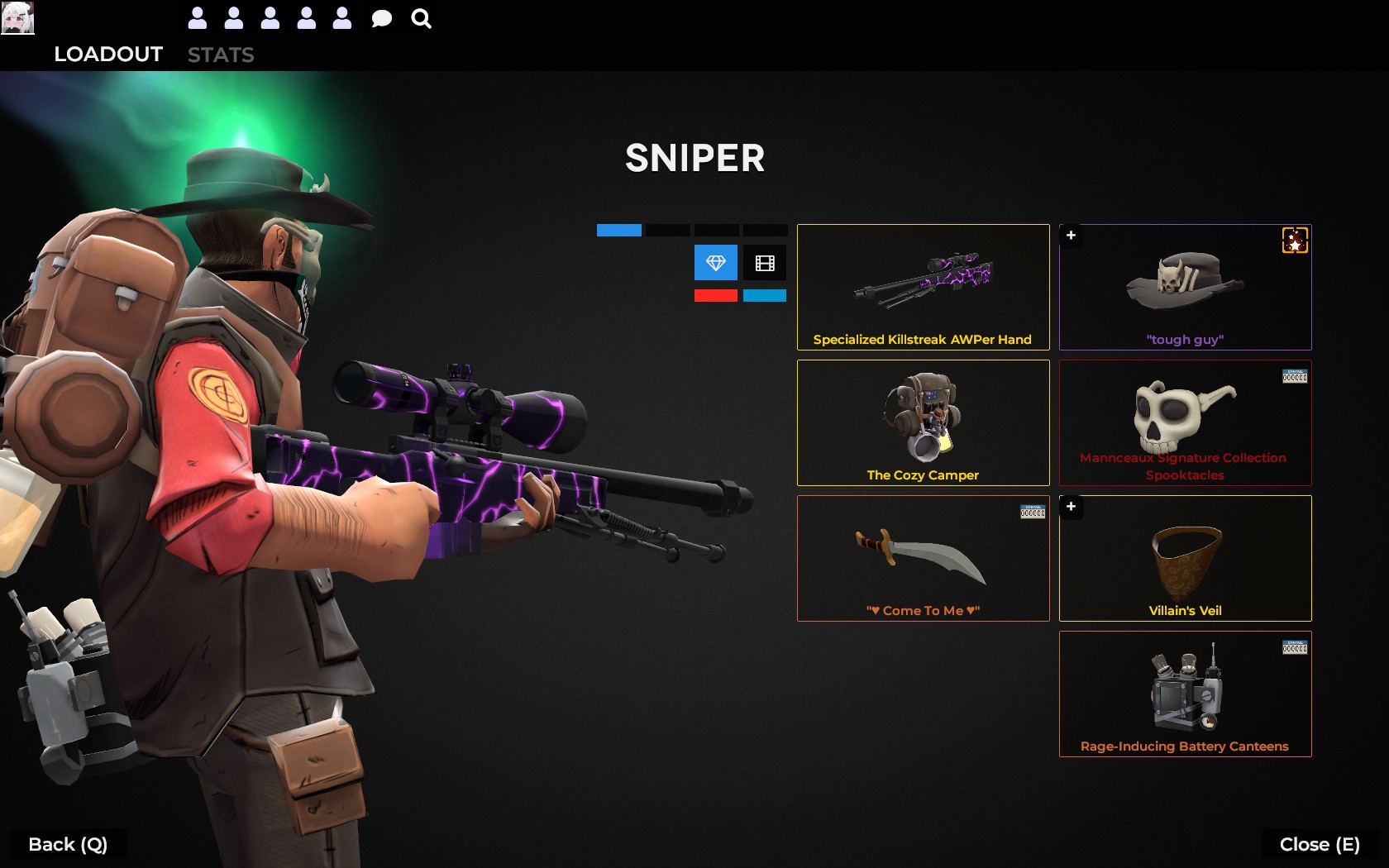The image size is (1389, 868).
Task: Select the film reel loadout style icon
Action: point(765,263)
